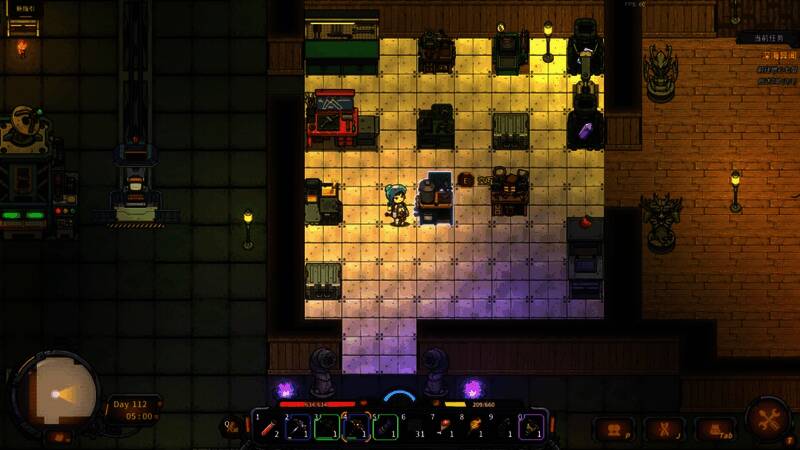Choose the green-bordered hotbar slot 3

pos(327,428)
